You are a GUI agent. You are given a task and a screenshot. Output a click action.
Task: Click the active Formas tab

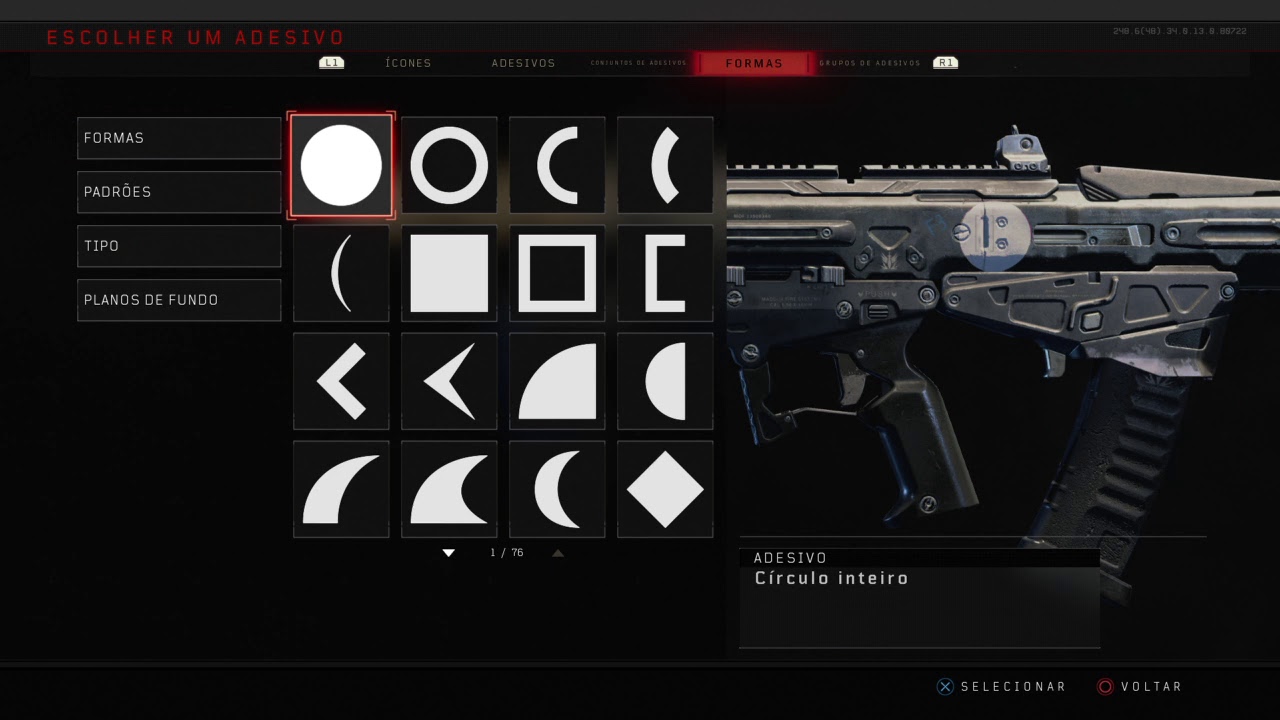(754, 63)
